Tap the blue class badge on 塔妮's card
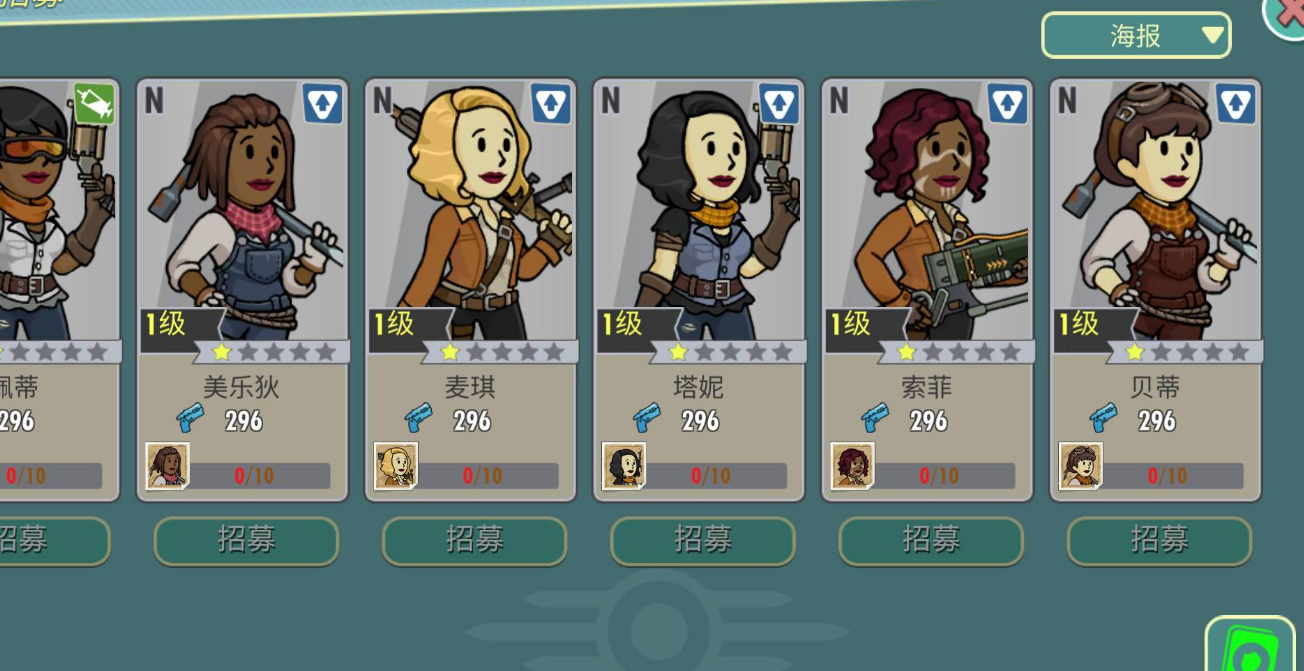 [x=779, y=104]
